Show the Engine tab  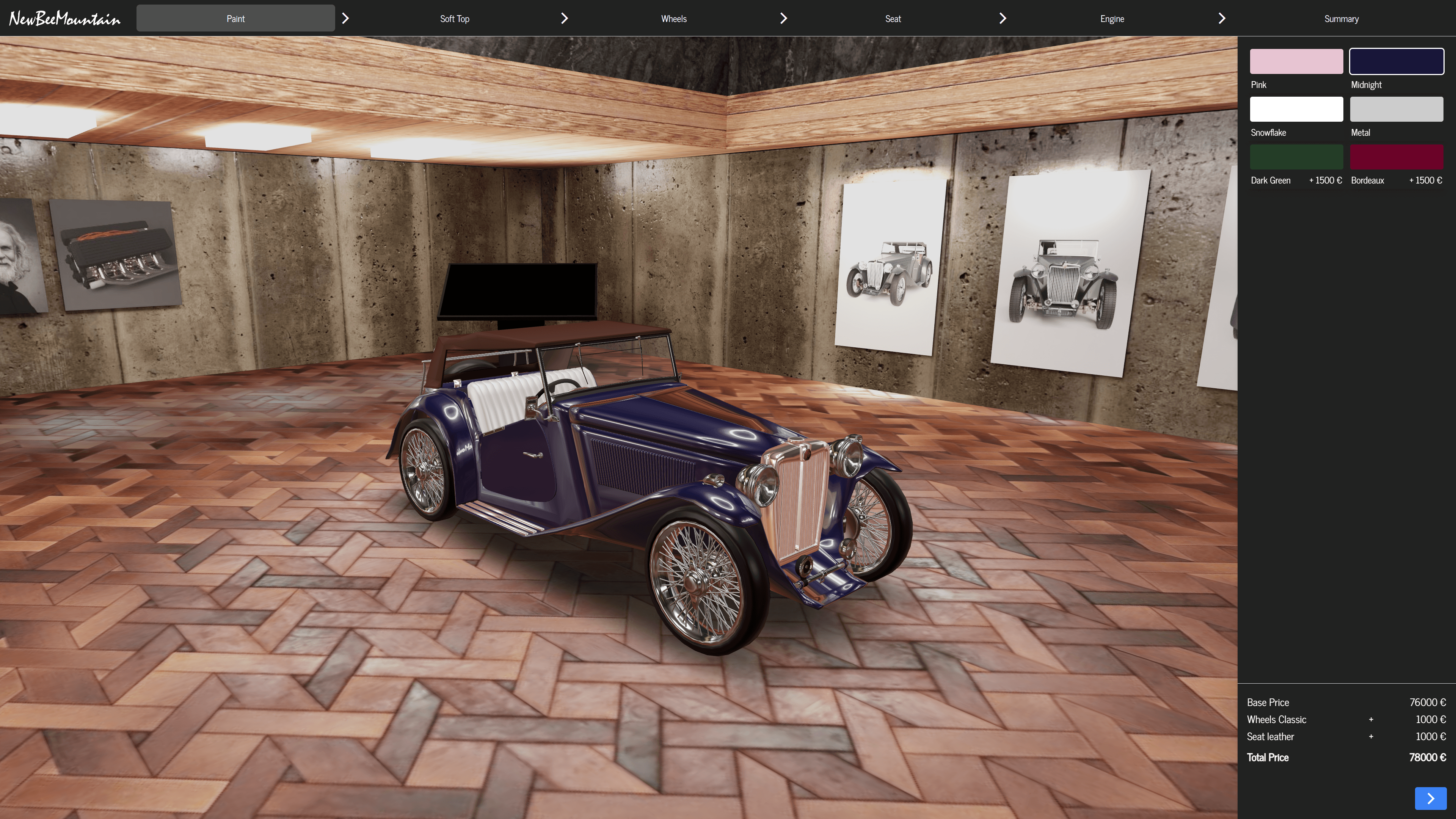tap(1112, 19)
